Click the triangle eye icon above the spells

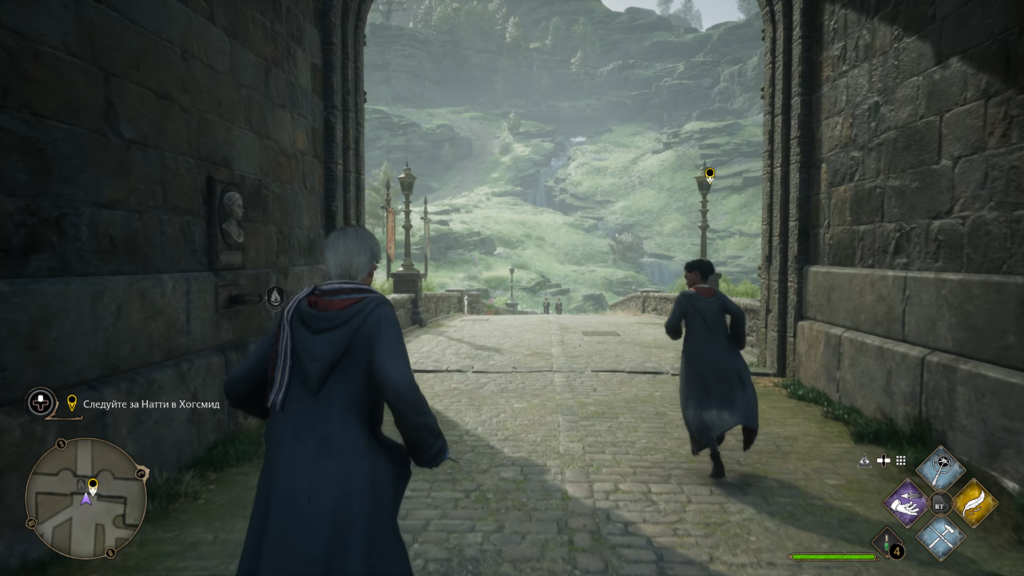tap(864, 461)
